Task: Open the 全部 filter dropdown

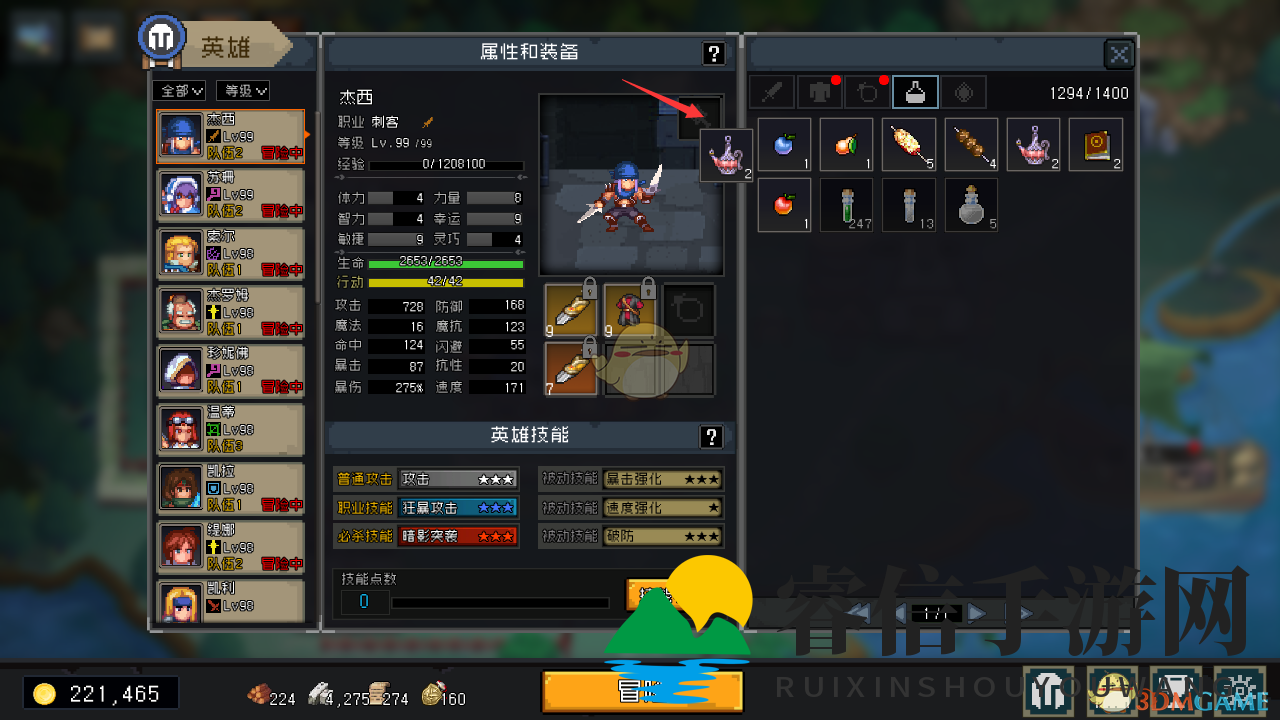Action: pyautogui.click(x=178, y=90)
